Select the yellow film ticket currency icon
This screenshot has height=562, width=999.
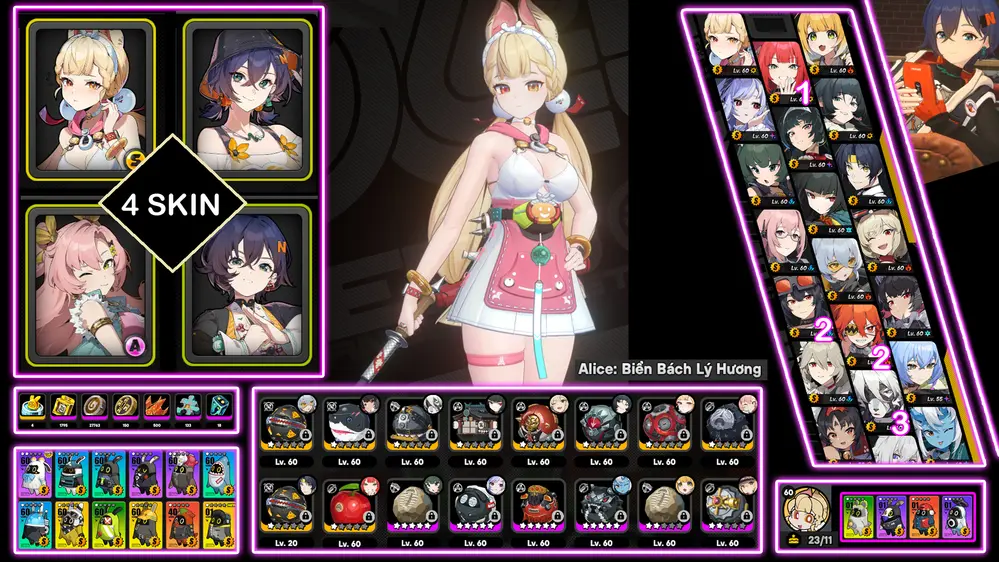[x=62, y=406]
